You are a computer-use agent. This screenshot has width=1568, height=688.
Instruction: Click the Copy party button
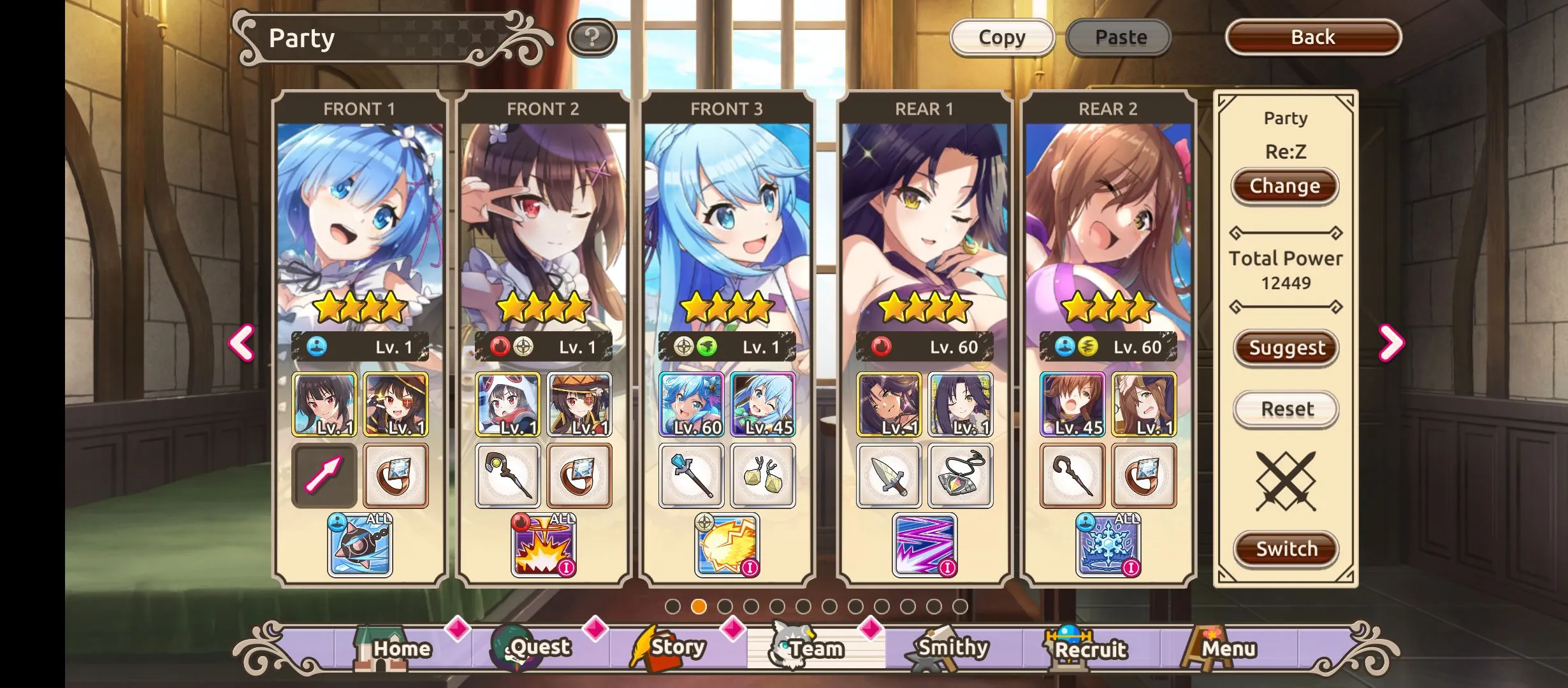[x=1001, y=38]
